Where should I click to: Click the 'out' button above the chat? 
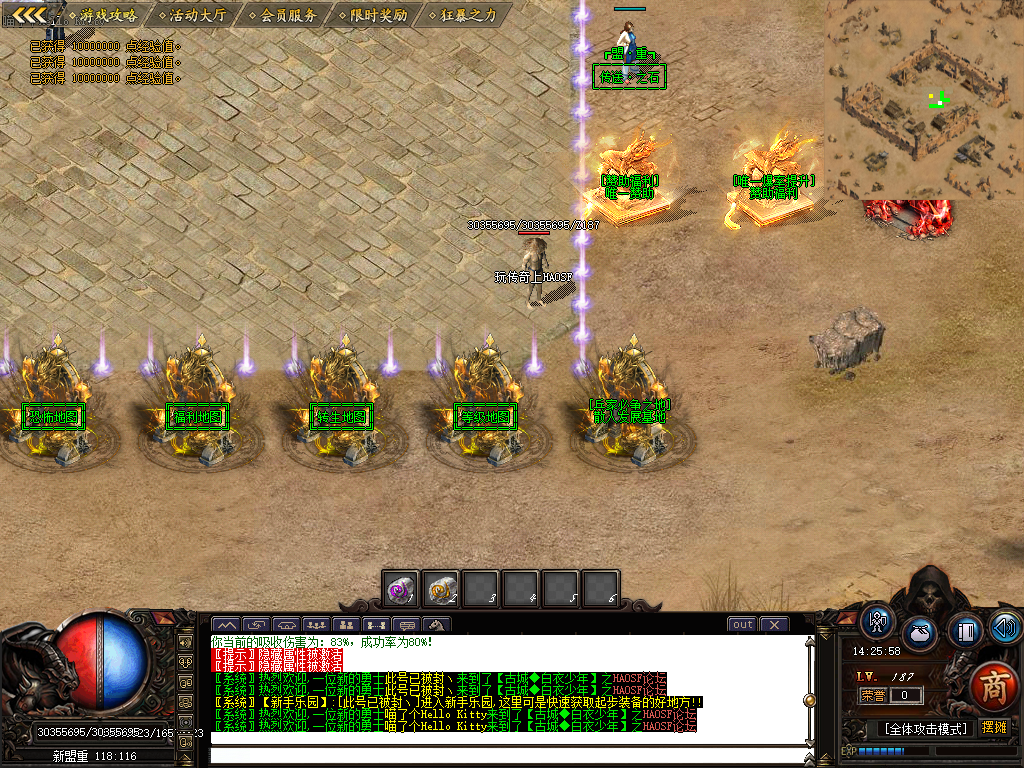coord(742,625)
